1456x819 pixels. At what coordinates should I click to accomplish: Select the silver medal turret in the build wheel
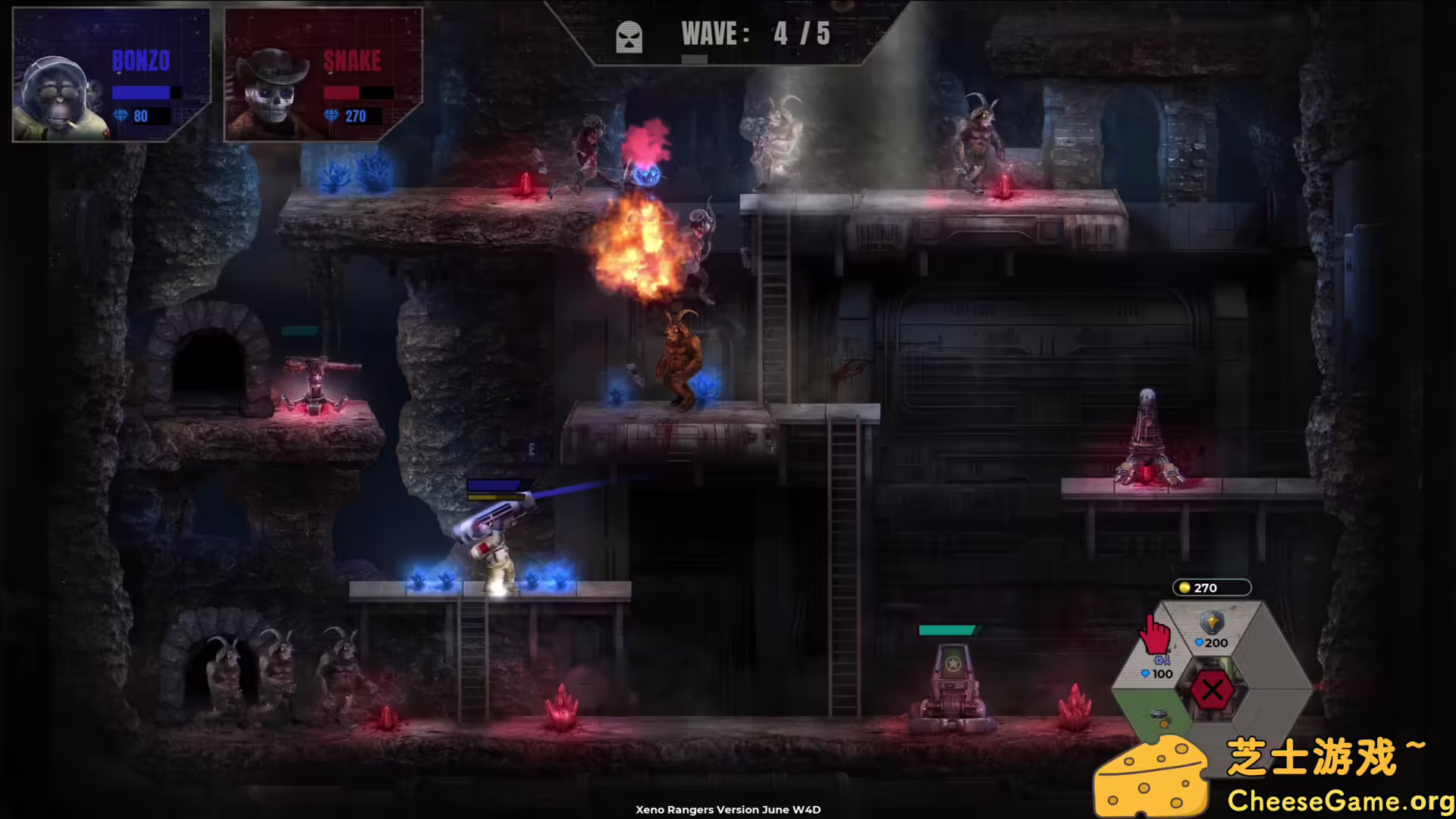(1213, 623)
